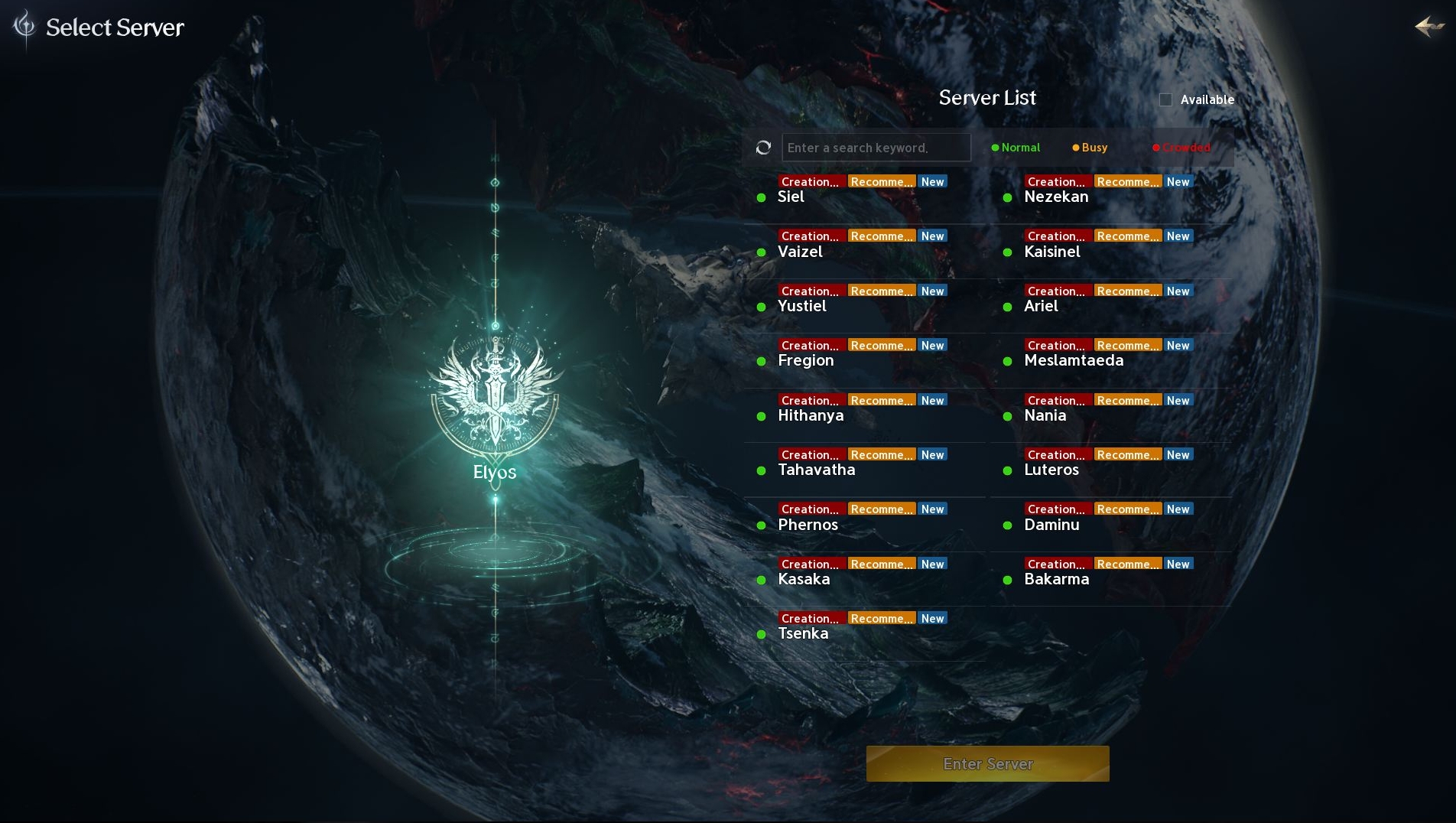This screenshot has width=1456, height=823.
Task: Click the Enter Server button
Action: click(x=987, y=763)
